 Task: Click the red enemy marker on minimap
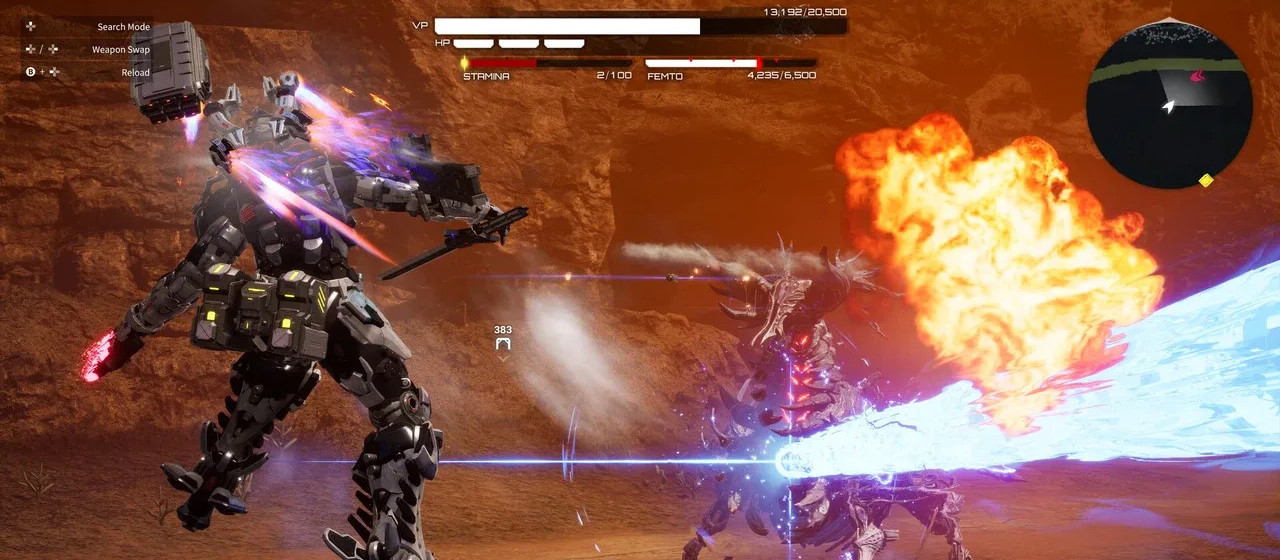tap(1196, 76)
